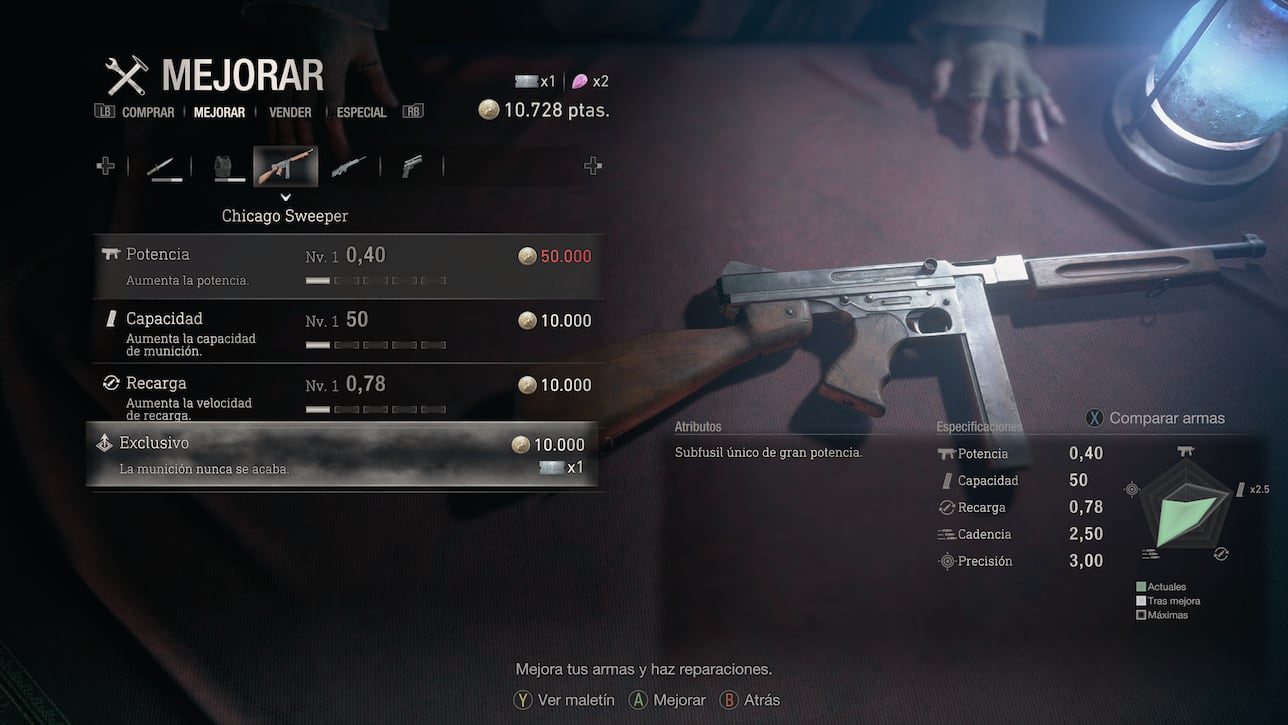Select the Exclusivo infinite ammo upgrade
The image size is (1288, 725).
click(x=342, y=455)
